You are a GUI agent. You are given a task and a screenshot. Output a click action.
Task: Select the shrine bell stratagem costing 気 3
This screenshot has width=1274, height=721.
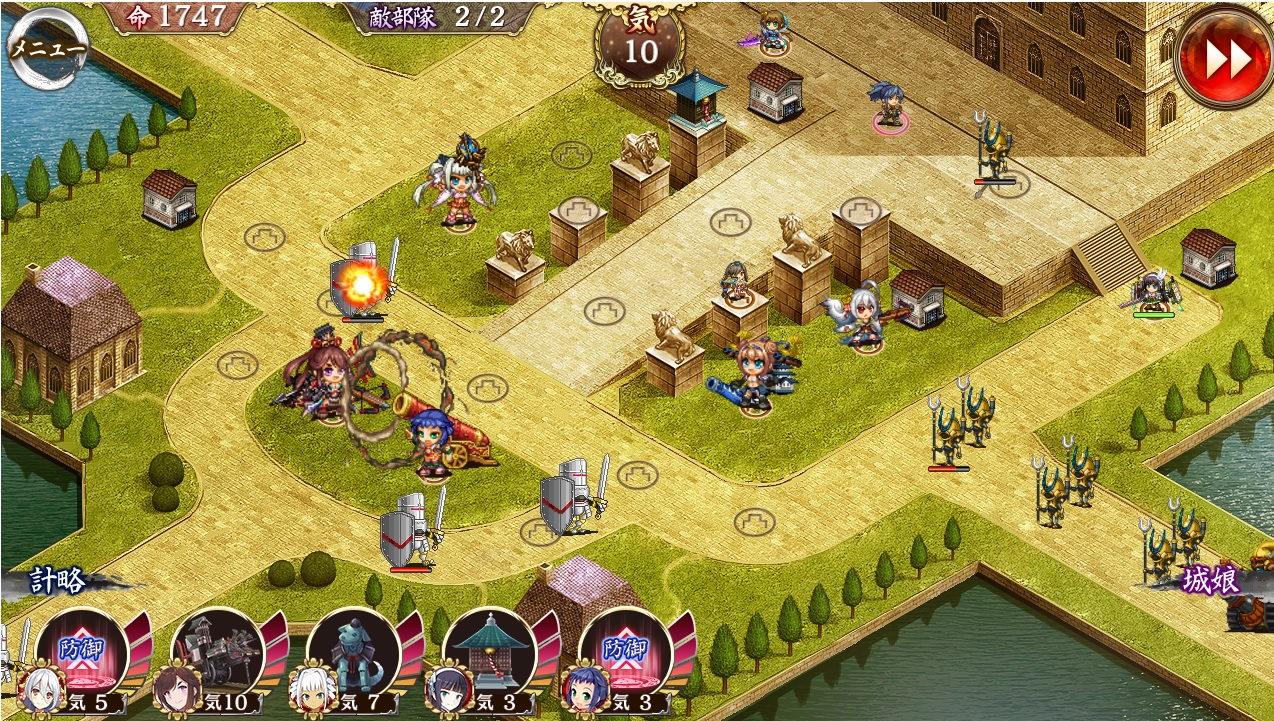(x=489, y=652)
